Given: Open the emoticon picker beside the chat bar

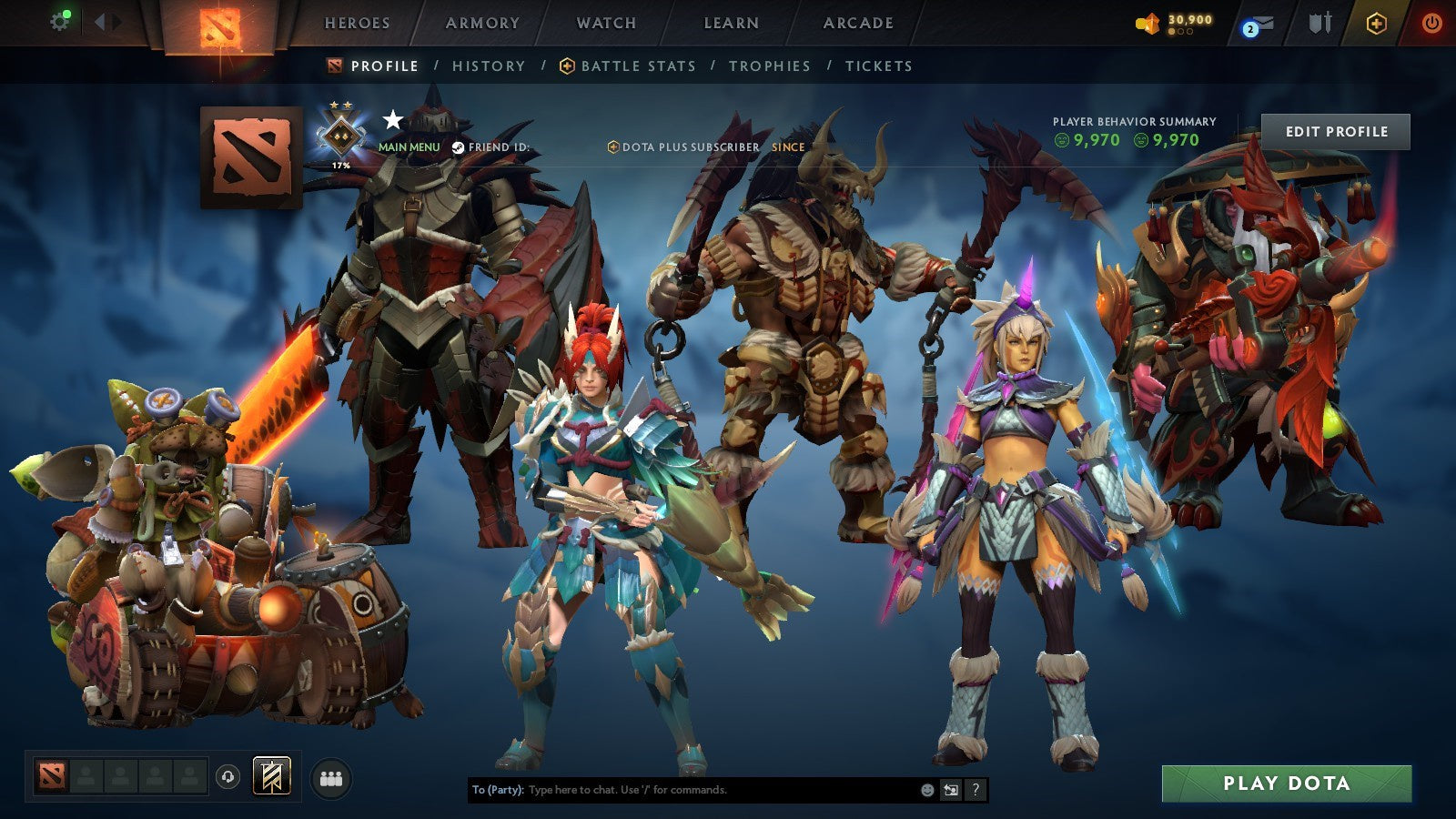Looking at the screenshot, I should (x=926, y=790).
